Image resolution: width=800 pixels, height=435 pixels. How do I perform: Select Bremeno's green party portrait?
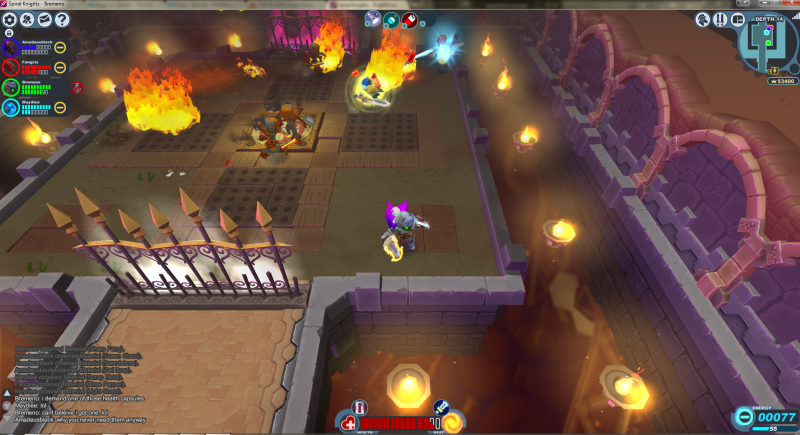click(x=10, y=87)
